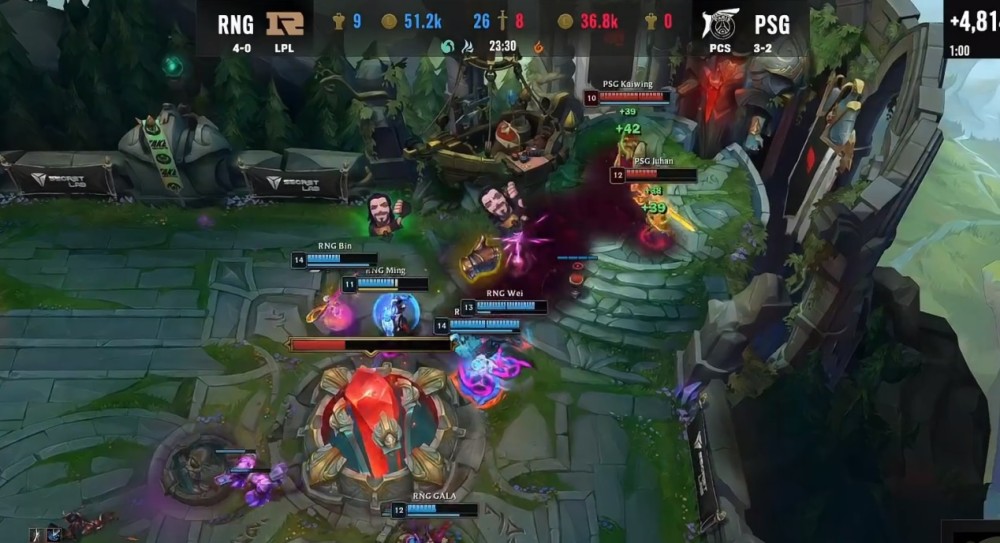Select the blue spell icon in the bottom-left corner
Viewport: 1000px width, 543px height.
tap(53, 535)
